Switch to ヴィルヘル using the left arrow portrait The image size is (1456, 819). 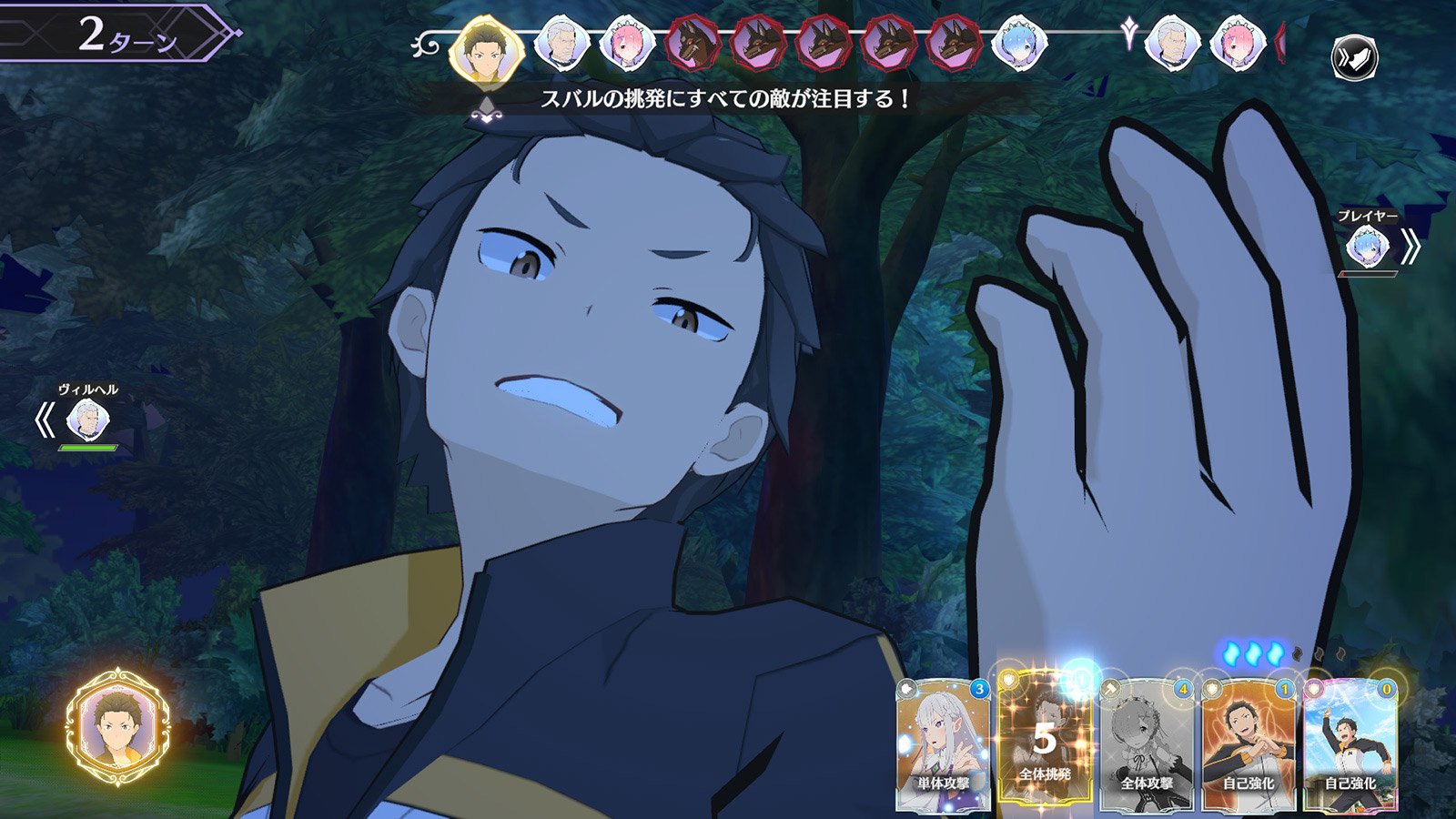pyautogui.click(x=87, y=420)
